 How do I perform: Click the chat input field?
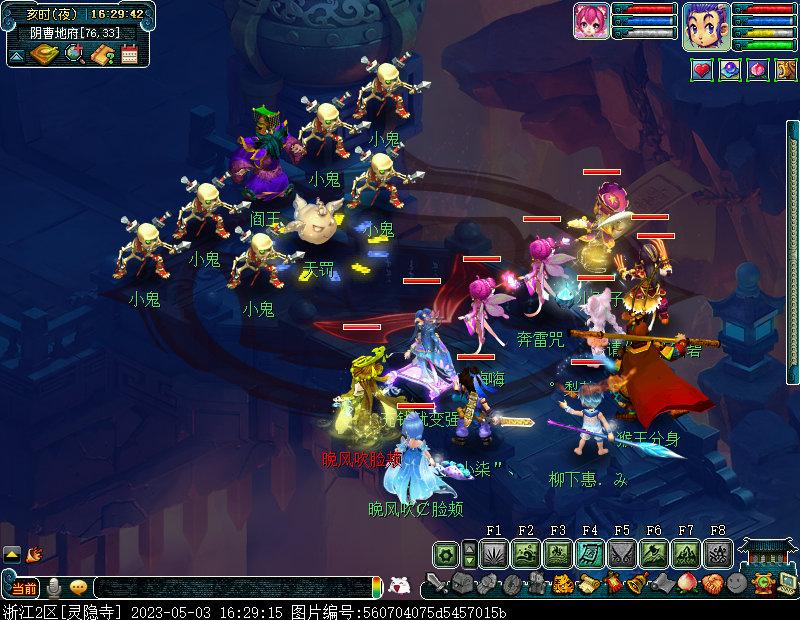(230, 587)
